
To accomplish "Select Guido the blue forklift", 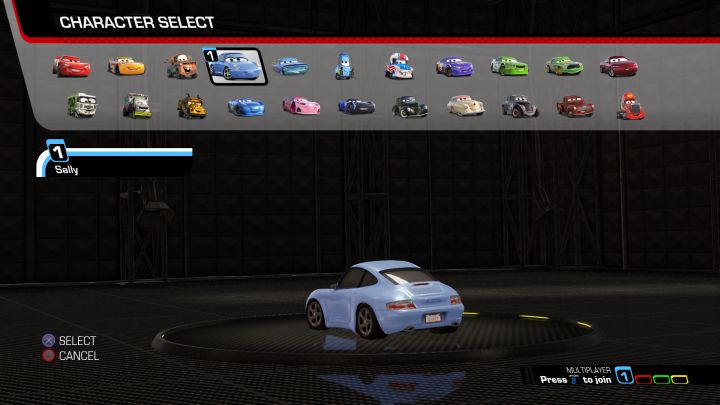I will (344, 66).
